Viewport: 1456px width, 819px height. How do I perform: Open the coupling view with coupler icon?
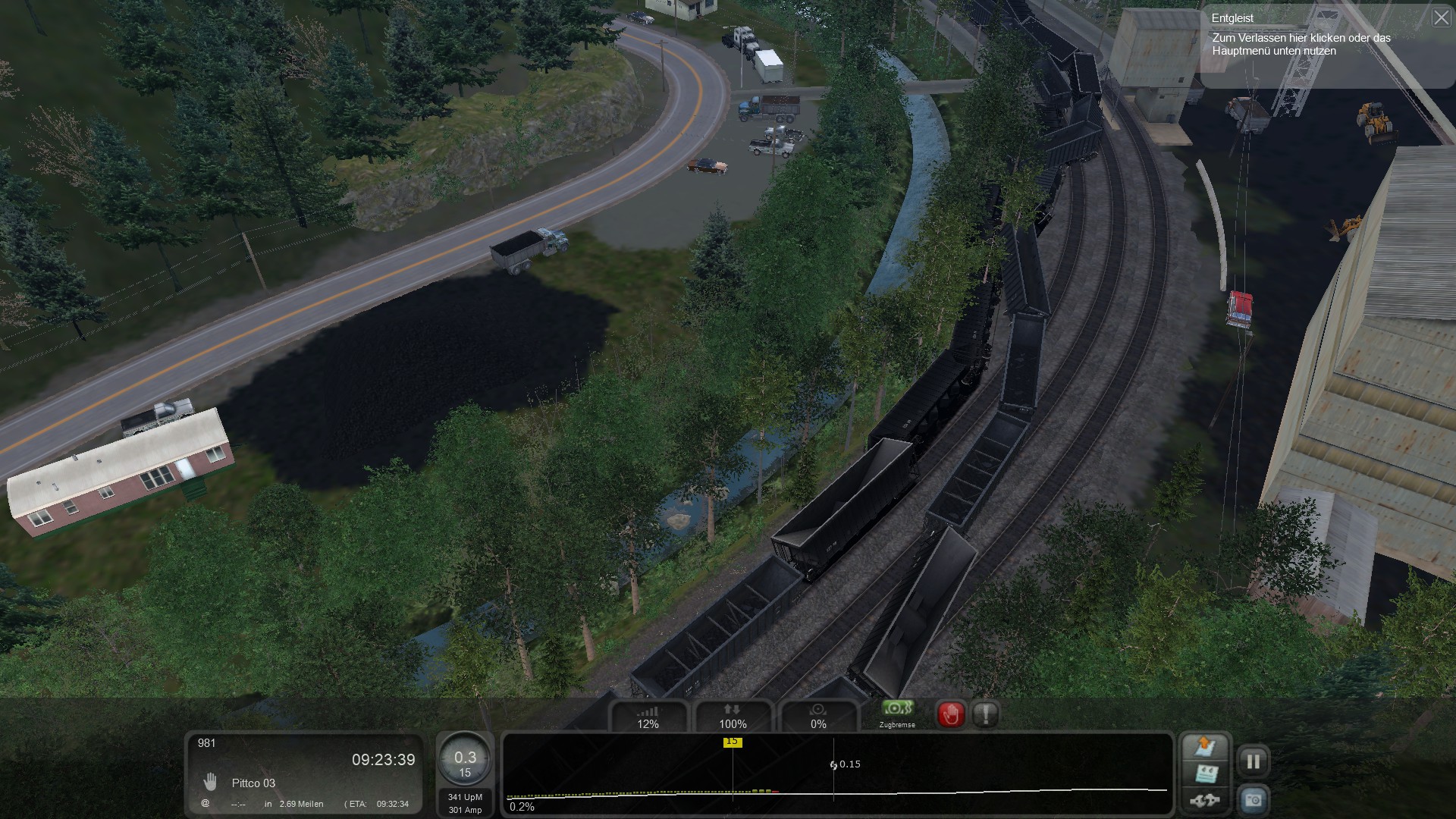click(x=1205, y=800)
